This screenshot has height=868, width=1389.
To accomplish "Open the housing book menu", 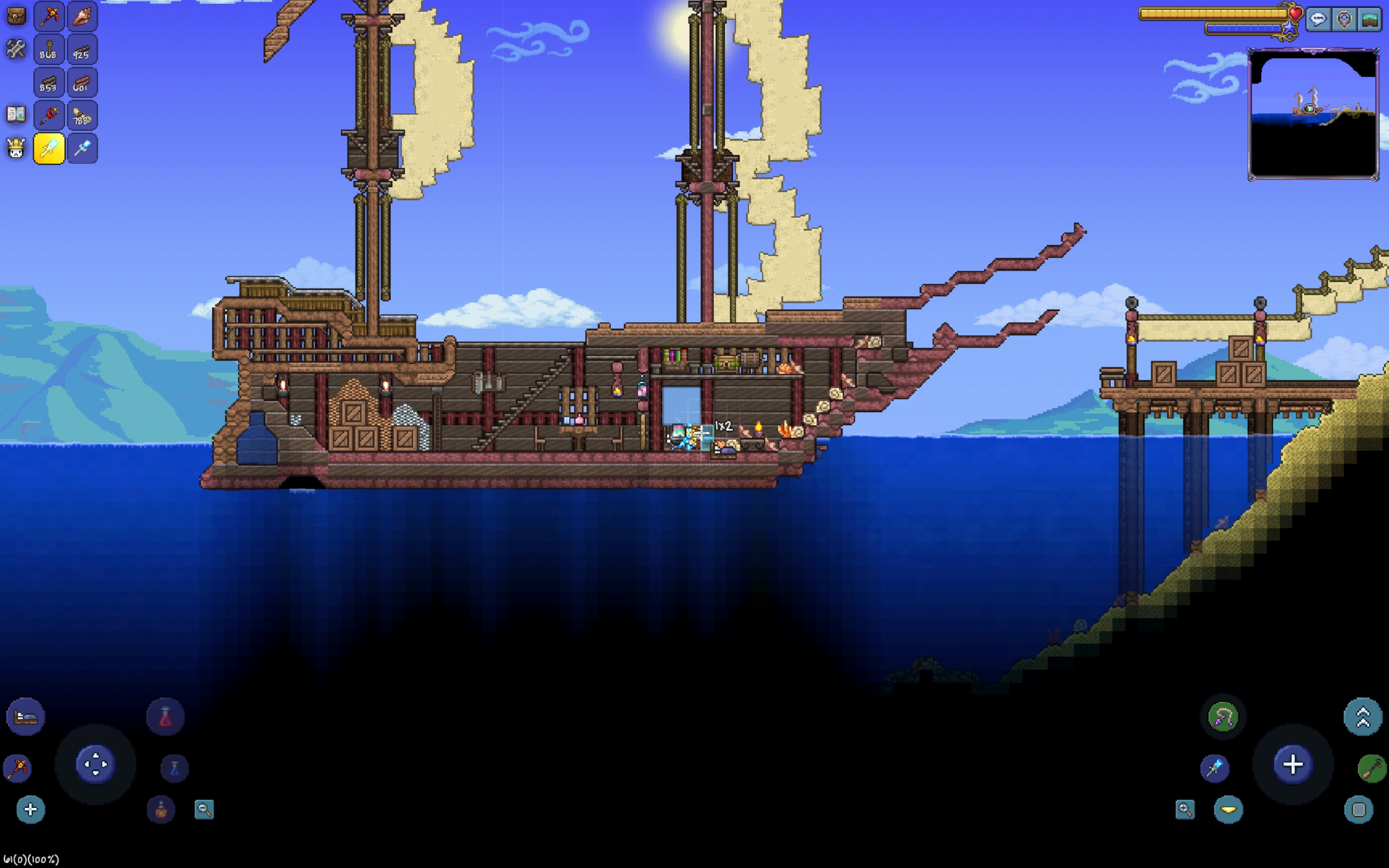I will (16, 114).
